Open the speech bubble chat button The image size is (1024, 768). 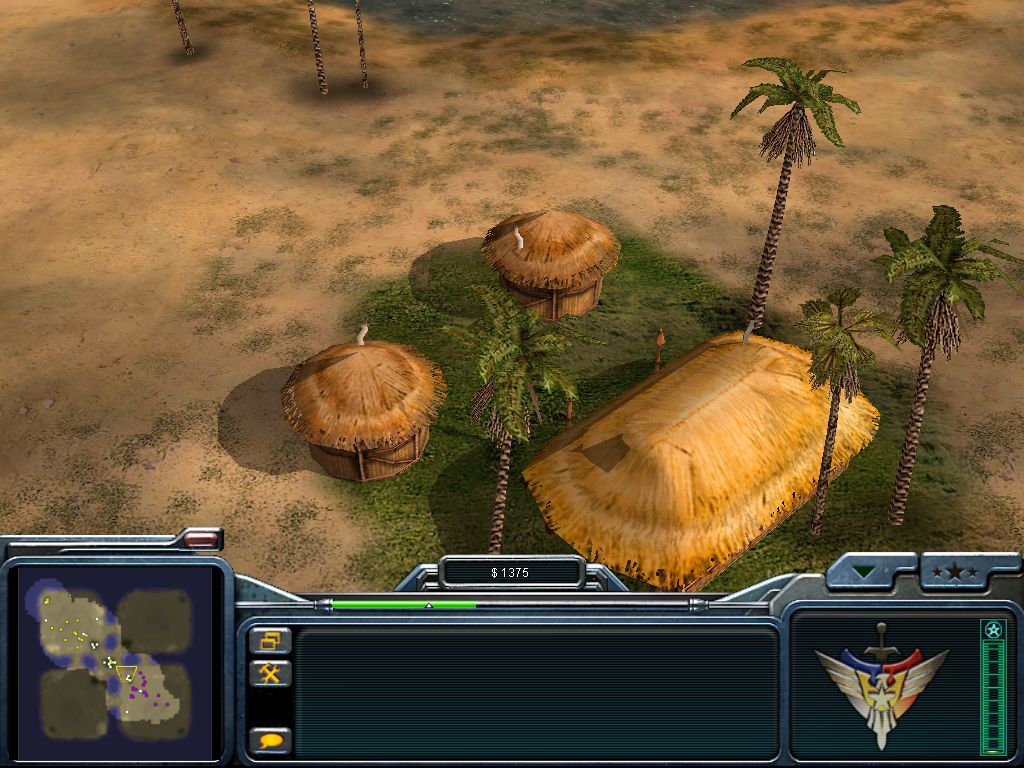270,741
